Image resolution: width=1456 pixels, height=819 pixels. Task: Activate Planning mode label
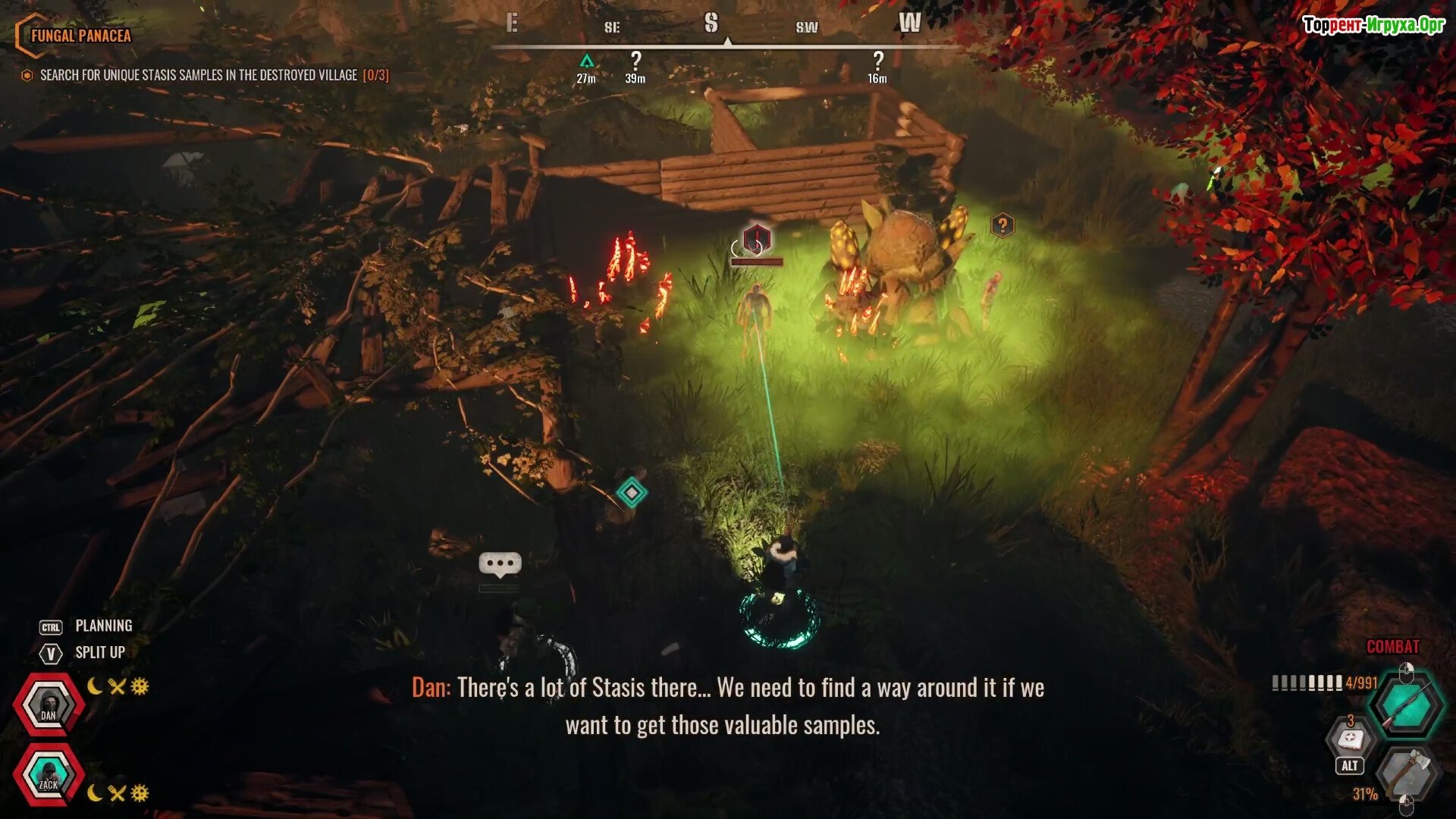point(103,626)
